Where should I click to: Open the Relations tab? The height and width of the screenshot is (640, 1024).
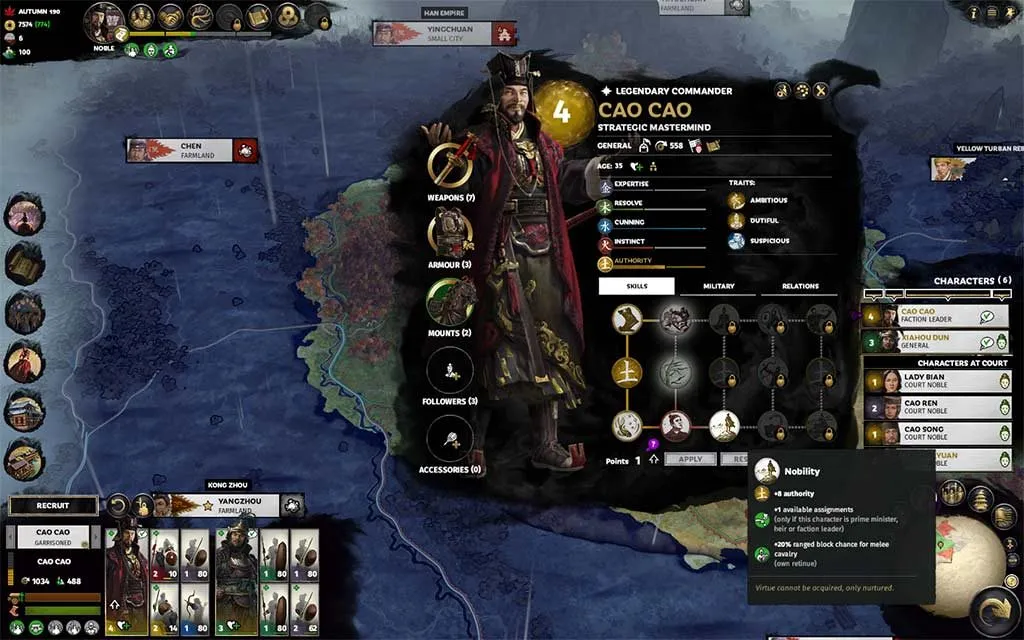click(800, 286)
